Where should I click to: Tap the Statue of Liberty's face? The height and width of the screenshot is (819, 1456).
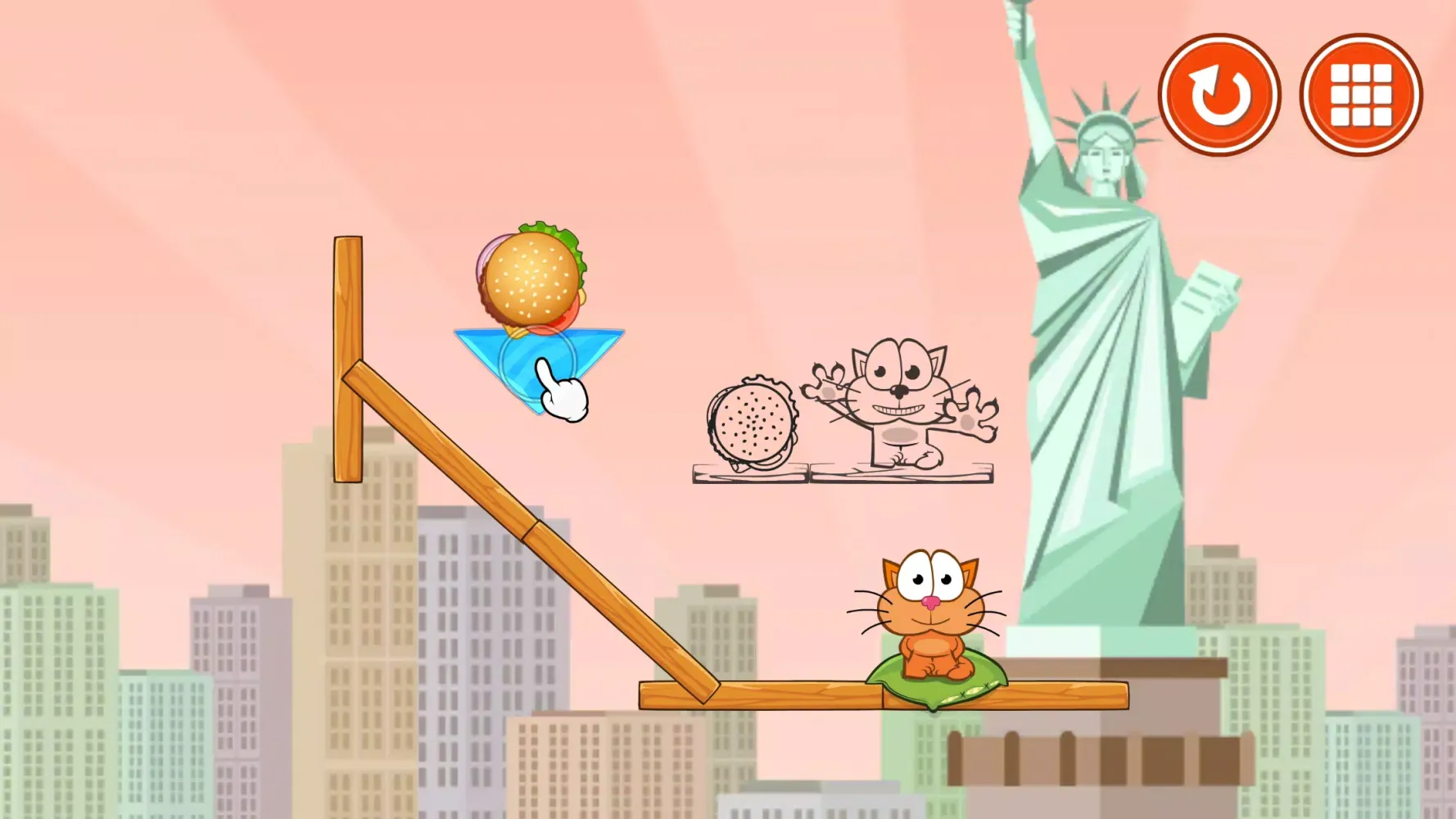pos(1107,160)
